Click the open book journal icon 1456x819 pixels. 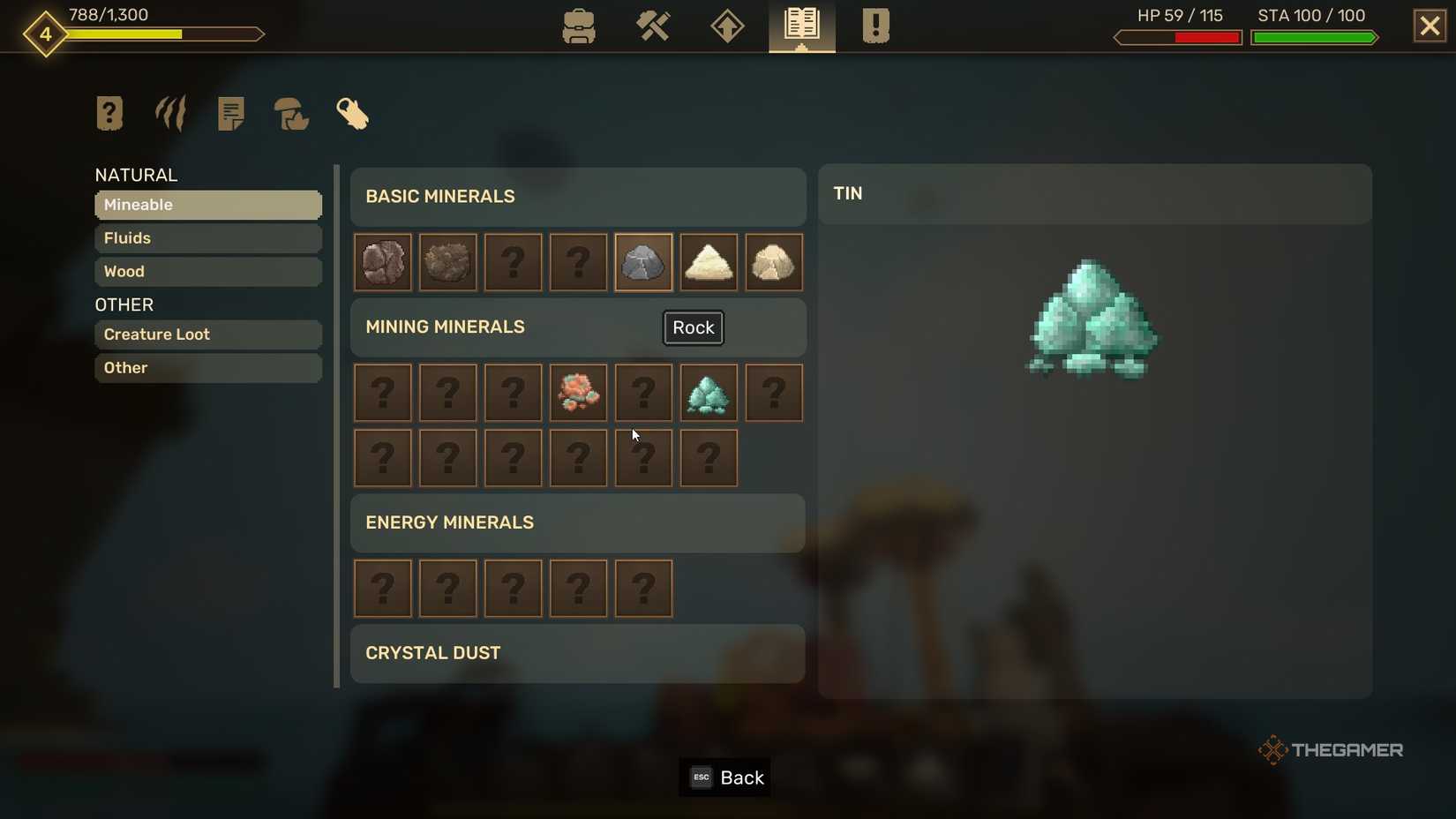tap(800, 26)
